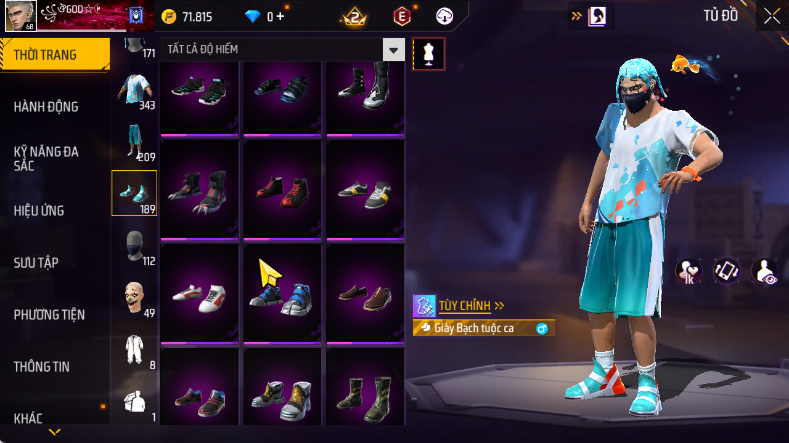Screen dimensions: 789x443
Task: Open the rarity filter dropdown TẤT CẢ ĐỘ HIẾM
Action: 394,50
